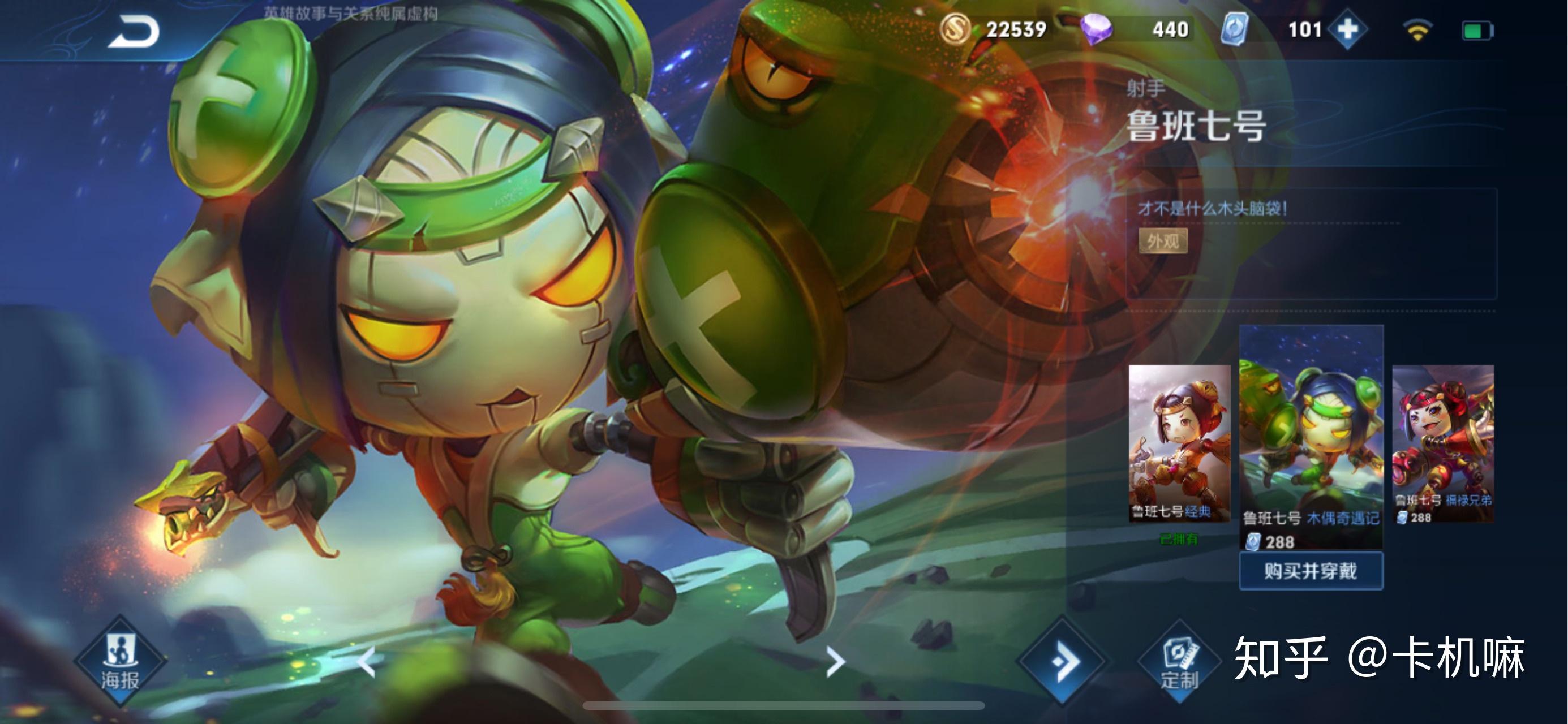Click the 购买并穿戴 purchase button
The image size is (1568, 724).
point(1311,571)
